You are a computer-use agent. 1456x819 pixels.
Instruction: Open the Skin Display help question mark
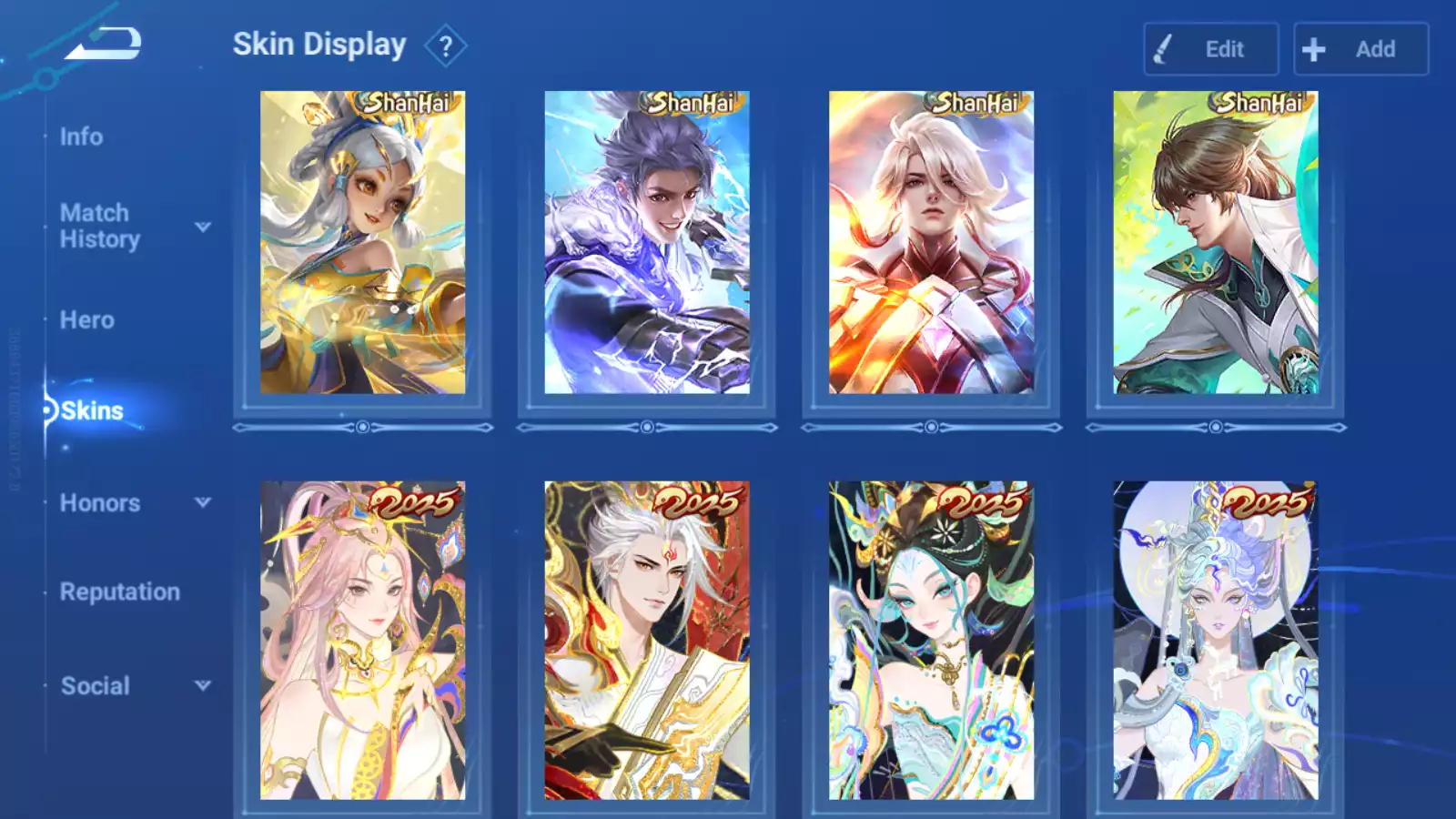(x=445, y=46)
